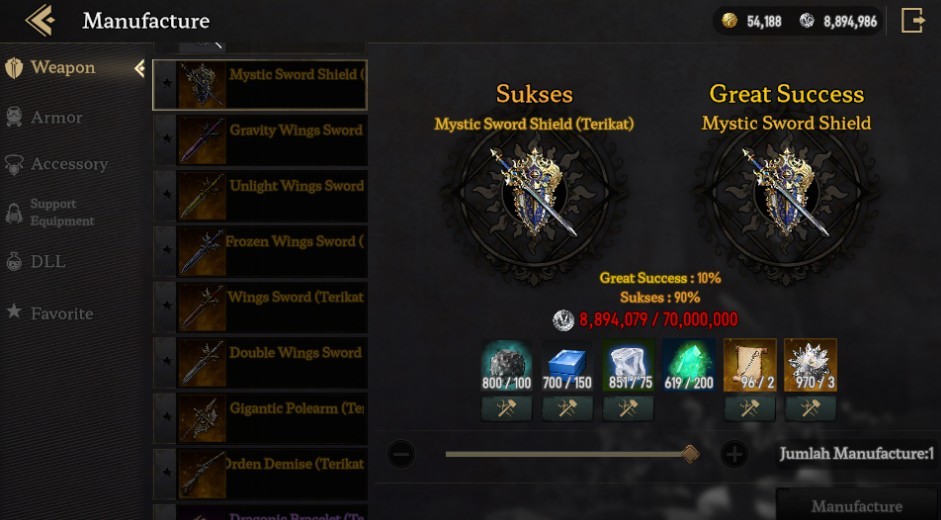The image size is (941, 520).
Task: Click the Great Success Mystic Sword Shield icon
Action: click(786, 194)
